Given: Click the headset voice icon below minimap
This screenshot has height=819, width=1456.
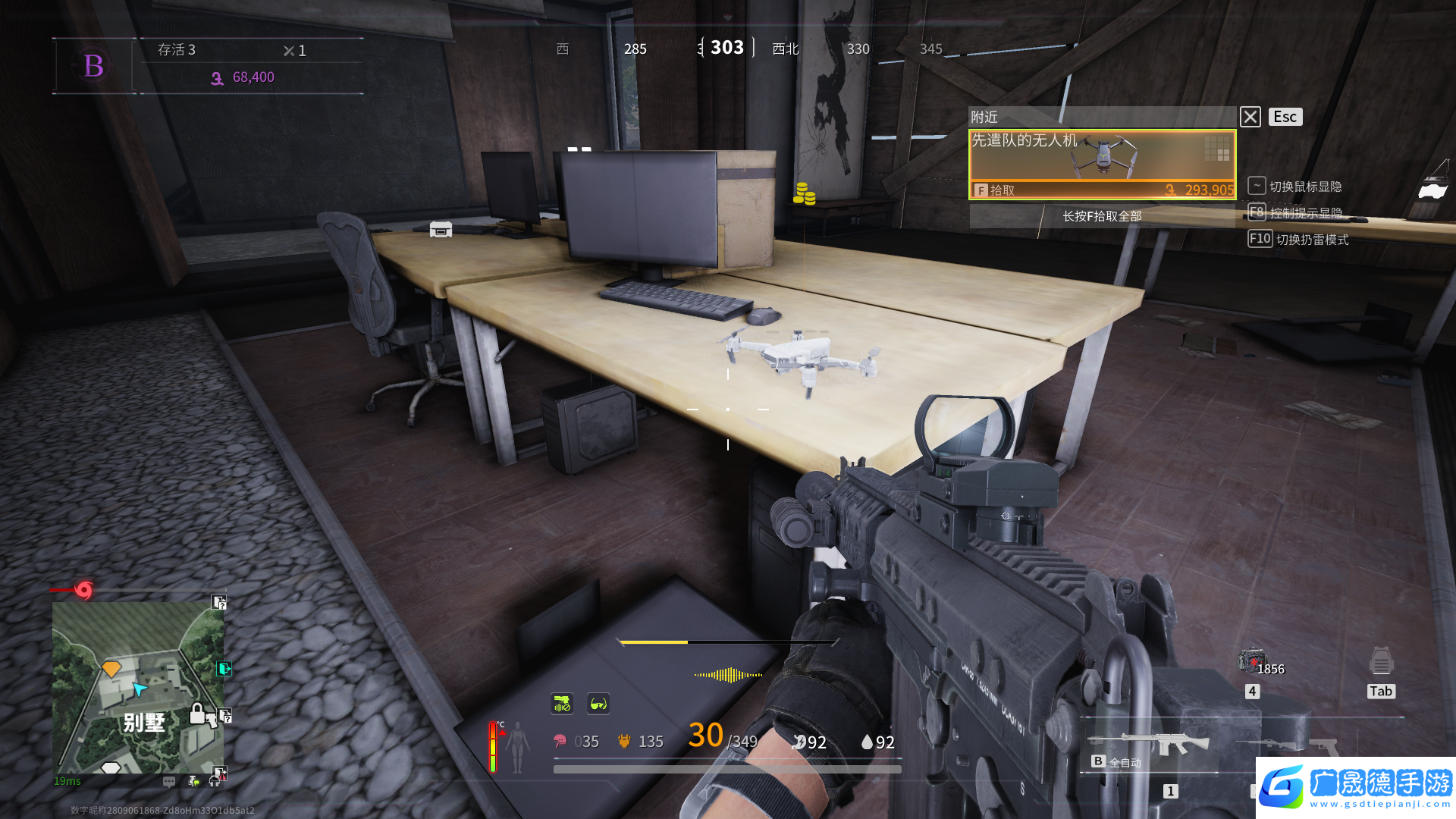Looking at the screenshot, I should click(215, 781).
